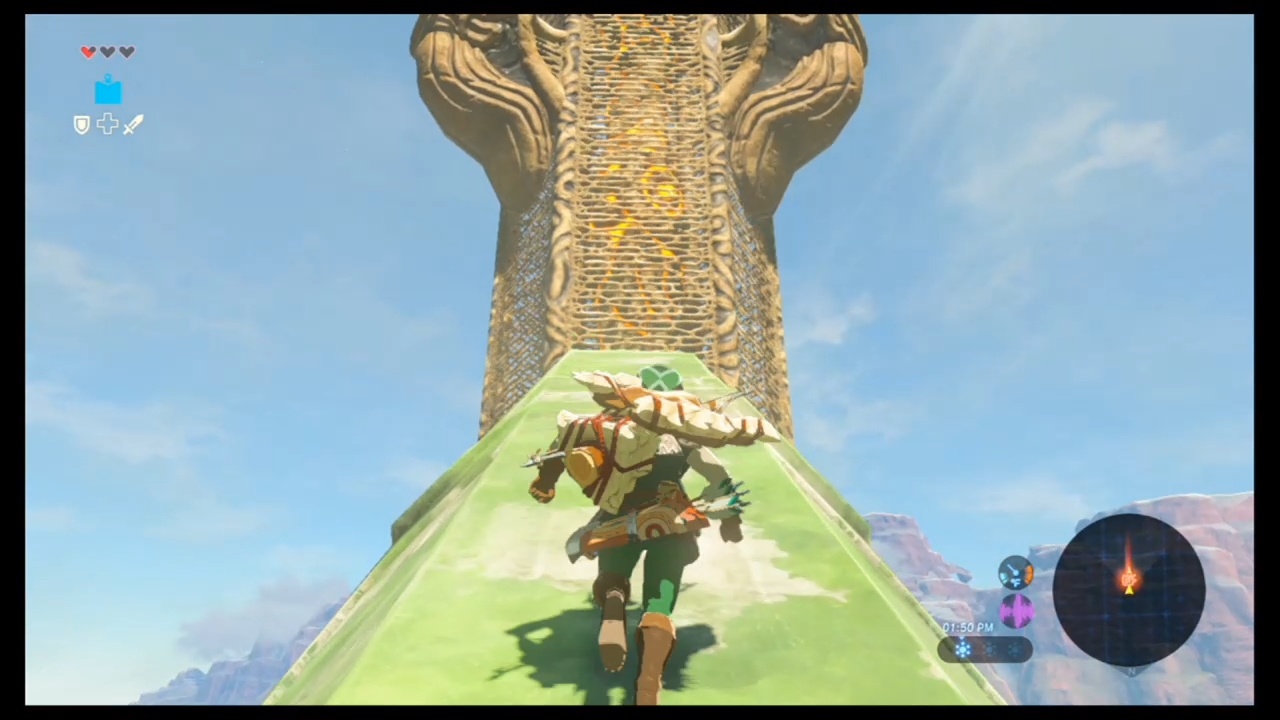The width and height of the screenshot is (1280, 720).
Task: Select the sword icon in the HUD
Action: point(133,124)
